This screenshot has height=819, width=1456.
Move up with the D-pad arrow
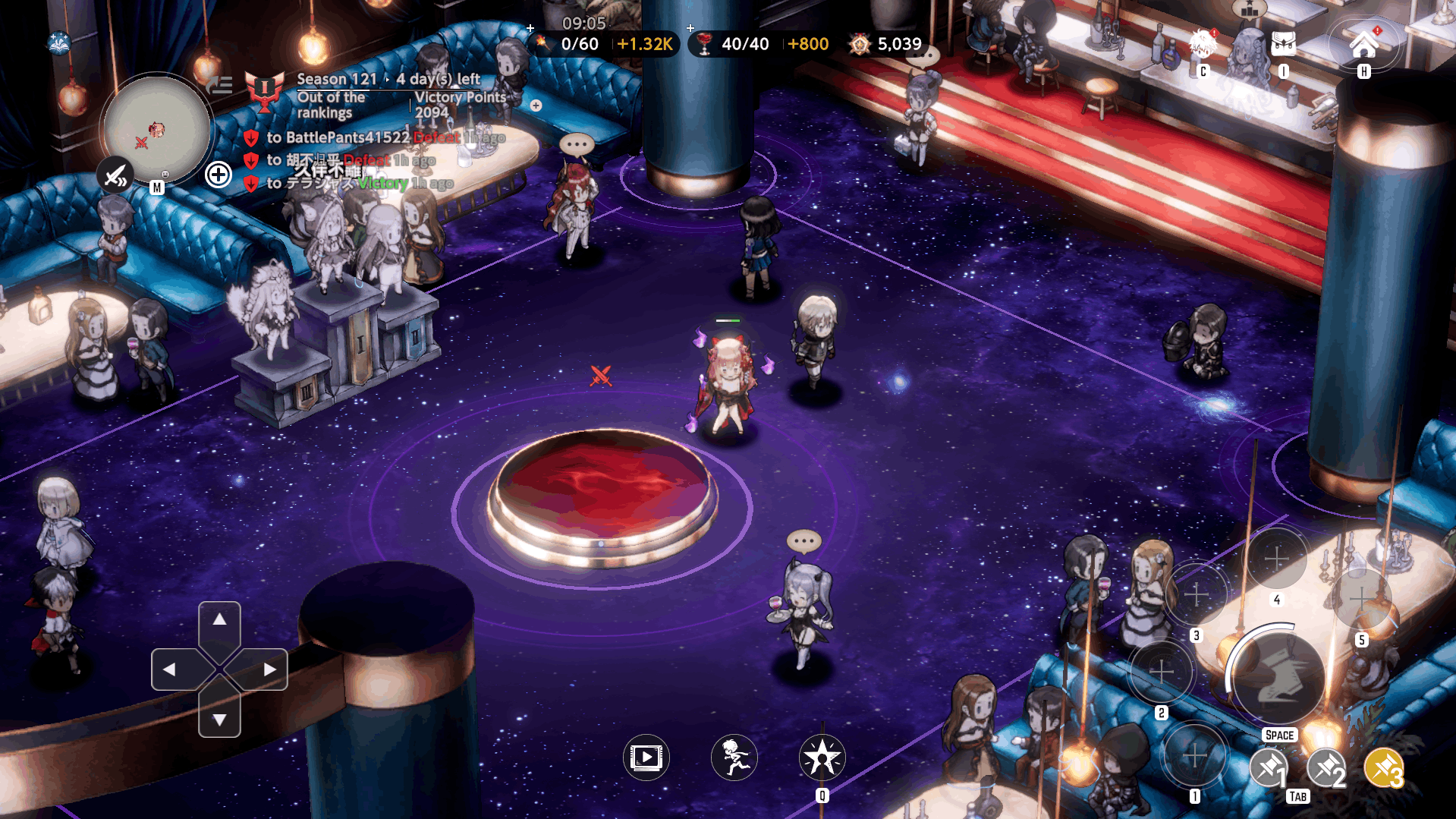219,620
